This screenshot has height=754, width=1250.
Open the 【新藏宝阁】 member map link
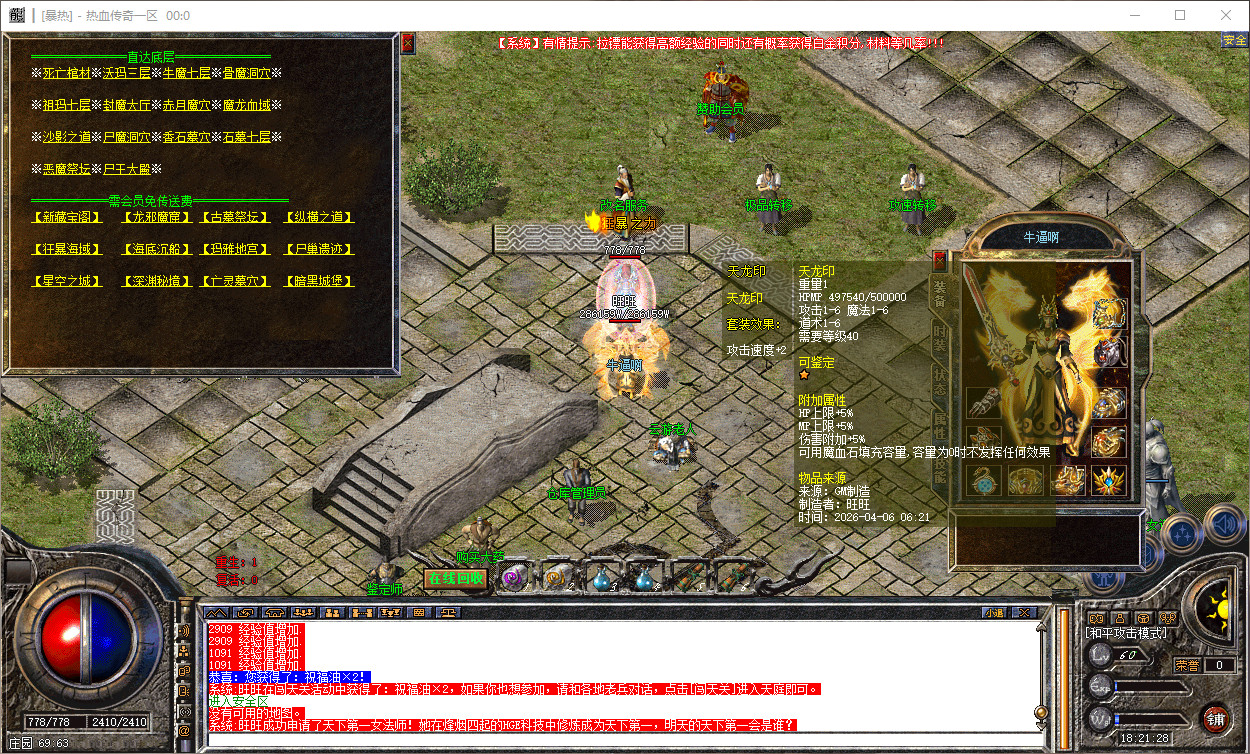click(x=67, y=217)
